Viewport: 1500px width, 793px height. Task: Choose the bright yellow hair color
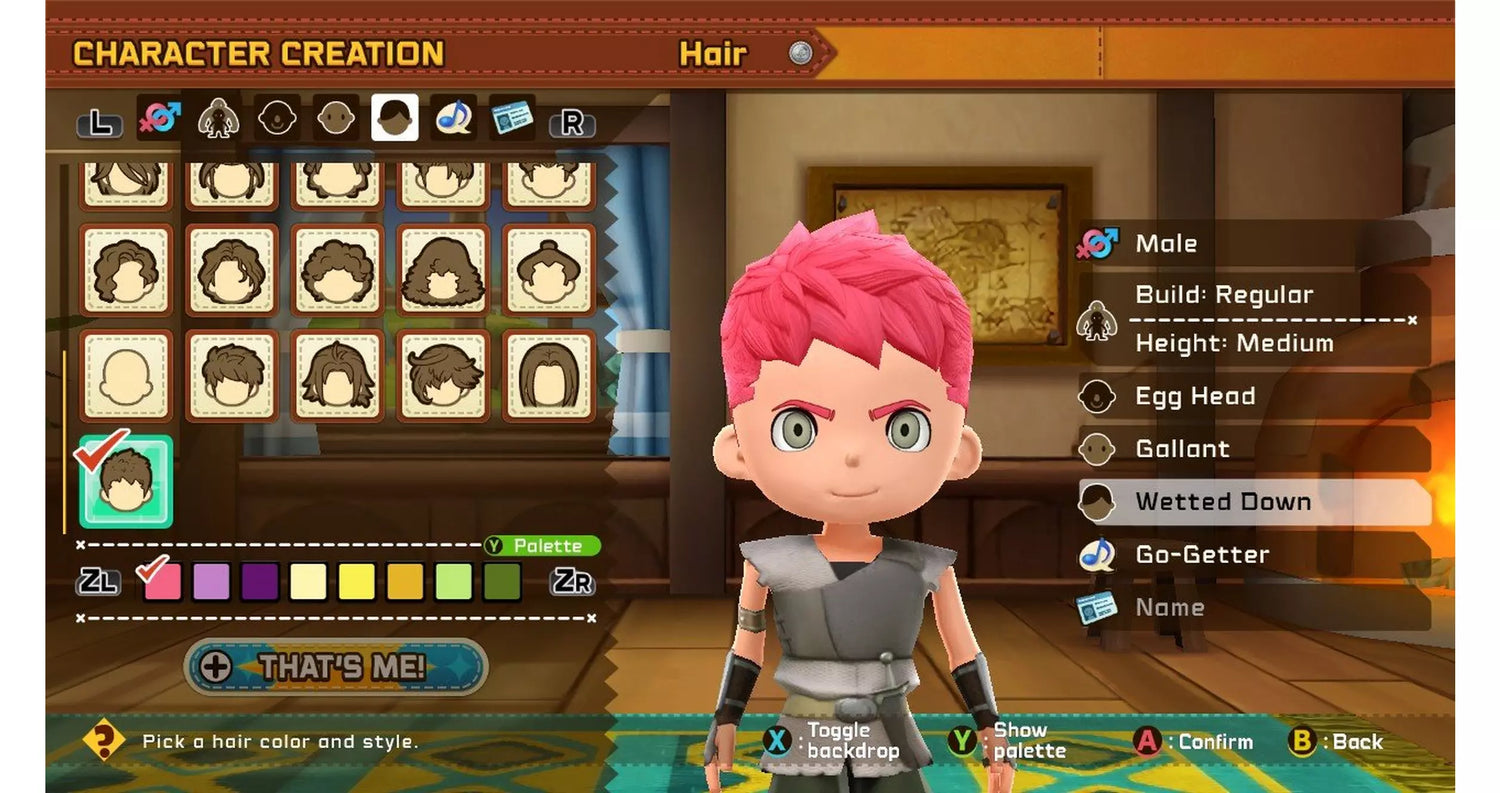[x=357, y=582]
